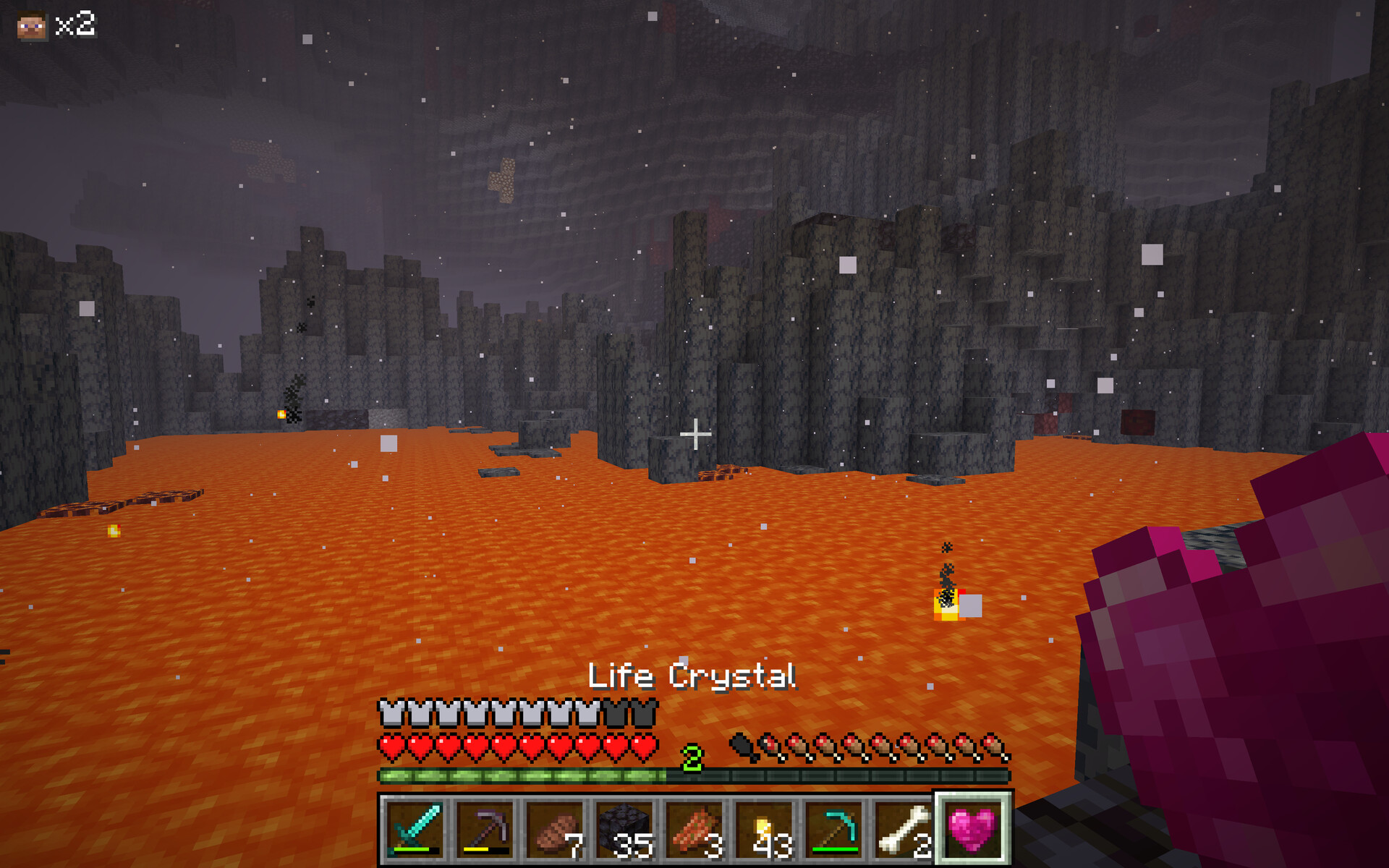Switch to the diamond pickaxe slot

coord(833,828)
